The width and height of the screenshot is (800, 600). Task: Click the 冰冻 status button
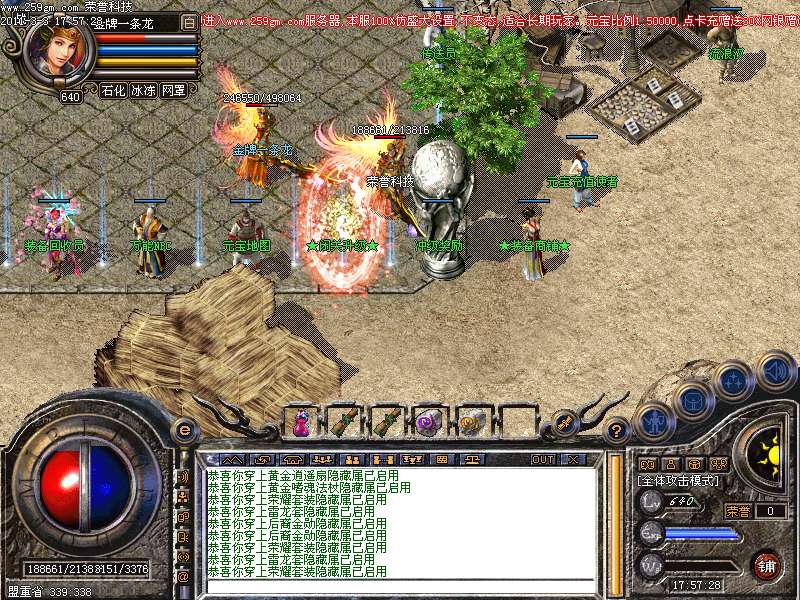143,90
